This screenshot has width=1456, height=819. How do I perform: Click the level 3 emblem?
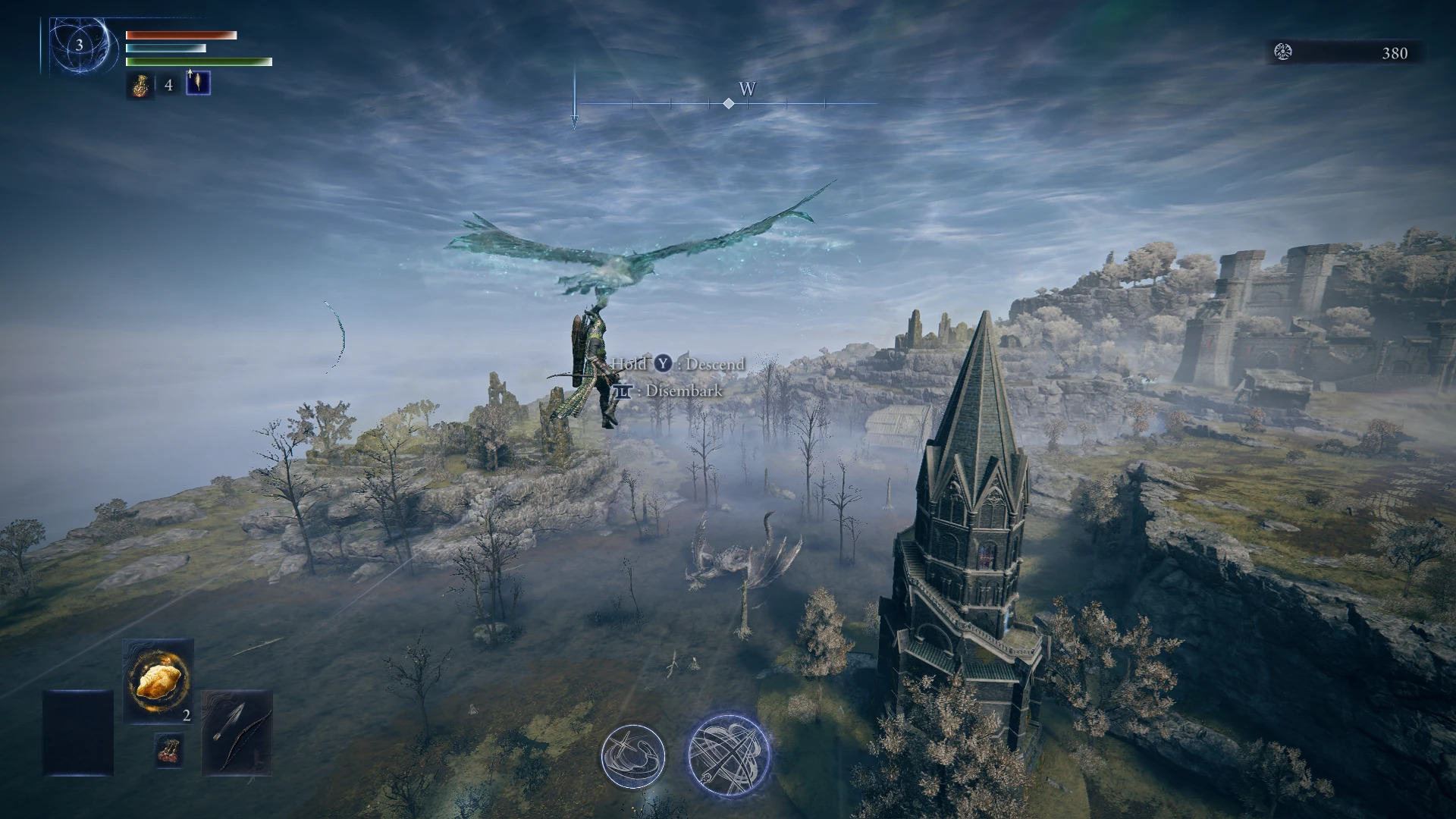point(79,45)
